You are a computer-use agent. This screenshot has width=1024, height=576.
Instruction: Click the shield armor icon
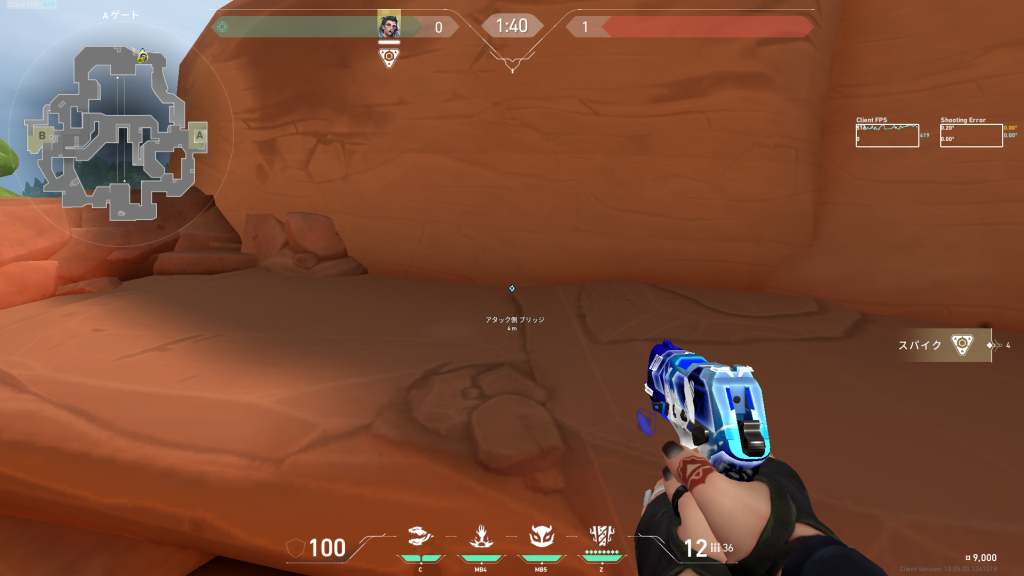pyautogui.click(x=296, y=547)
